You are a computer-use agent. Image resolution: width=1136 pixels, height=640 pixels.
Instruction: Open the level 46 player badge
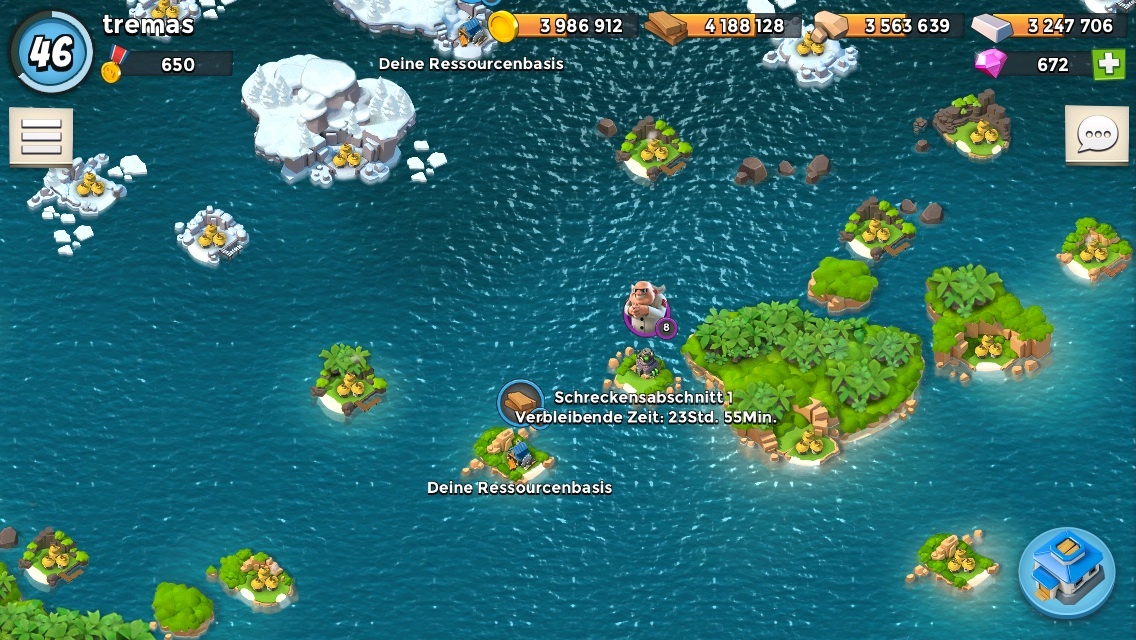point(52,51)
